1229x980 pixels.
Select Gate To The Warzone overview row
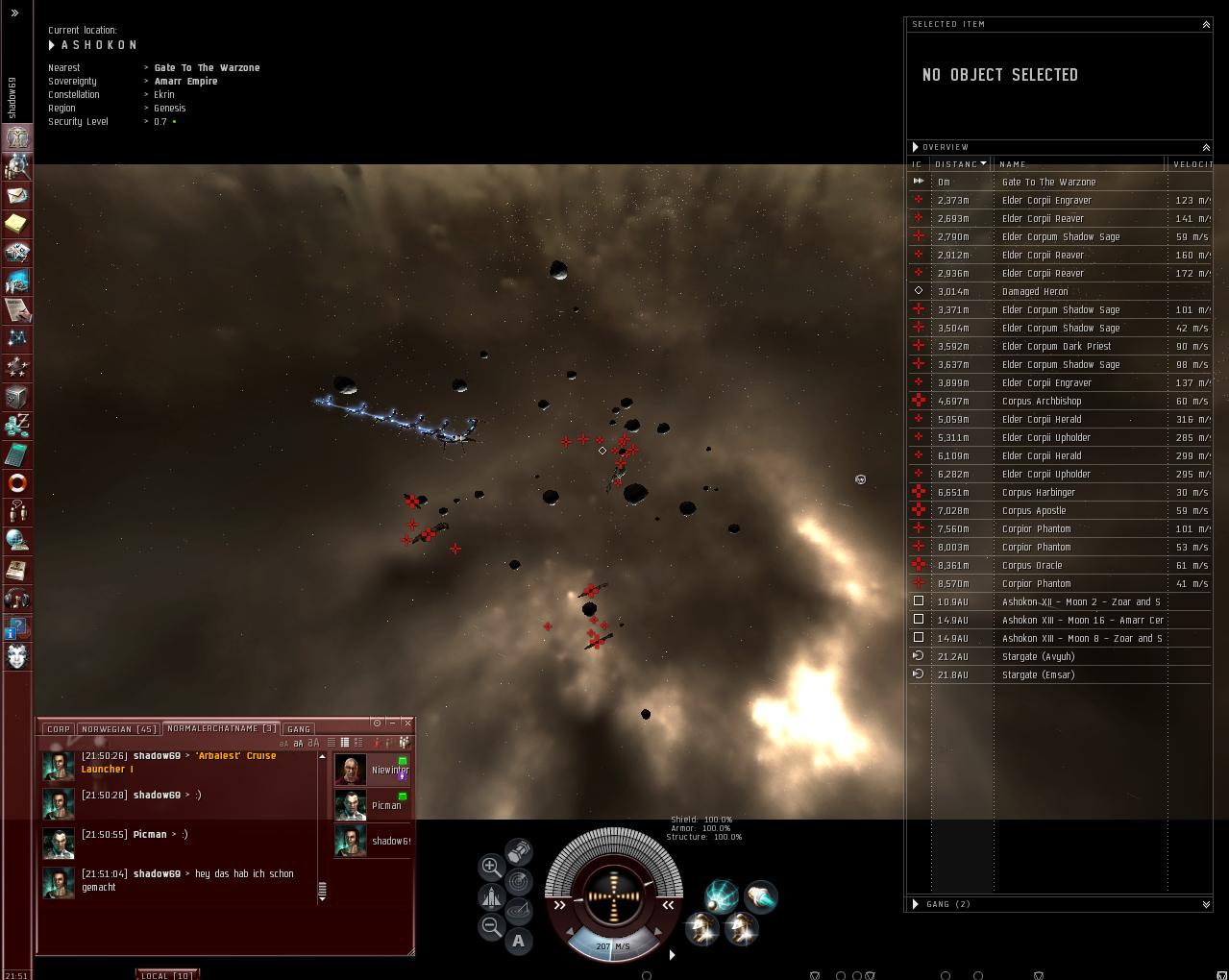tap(1048, 183)
